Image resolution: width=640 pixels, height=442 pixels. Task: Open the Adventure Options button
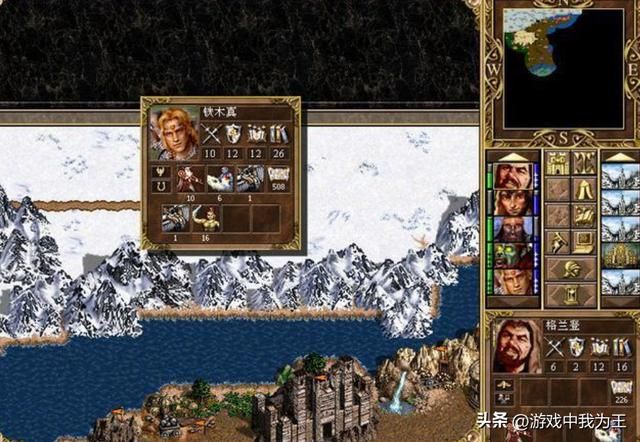tap(557, 241)
